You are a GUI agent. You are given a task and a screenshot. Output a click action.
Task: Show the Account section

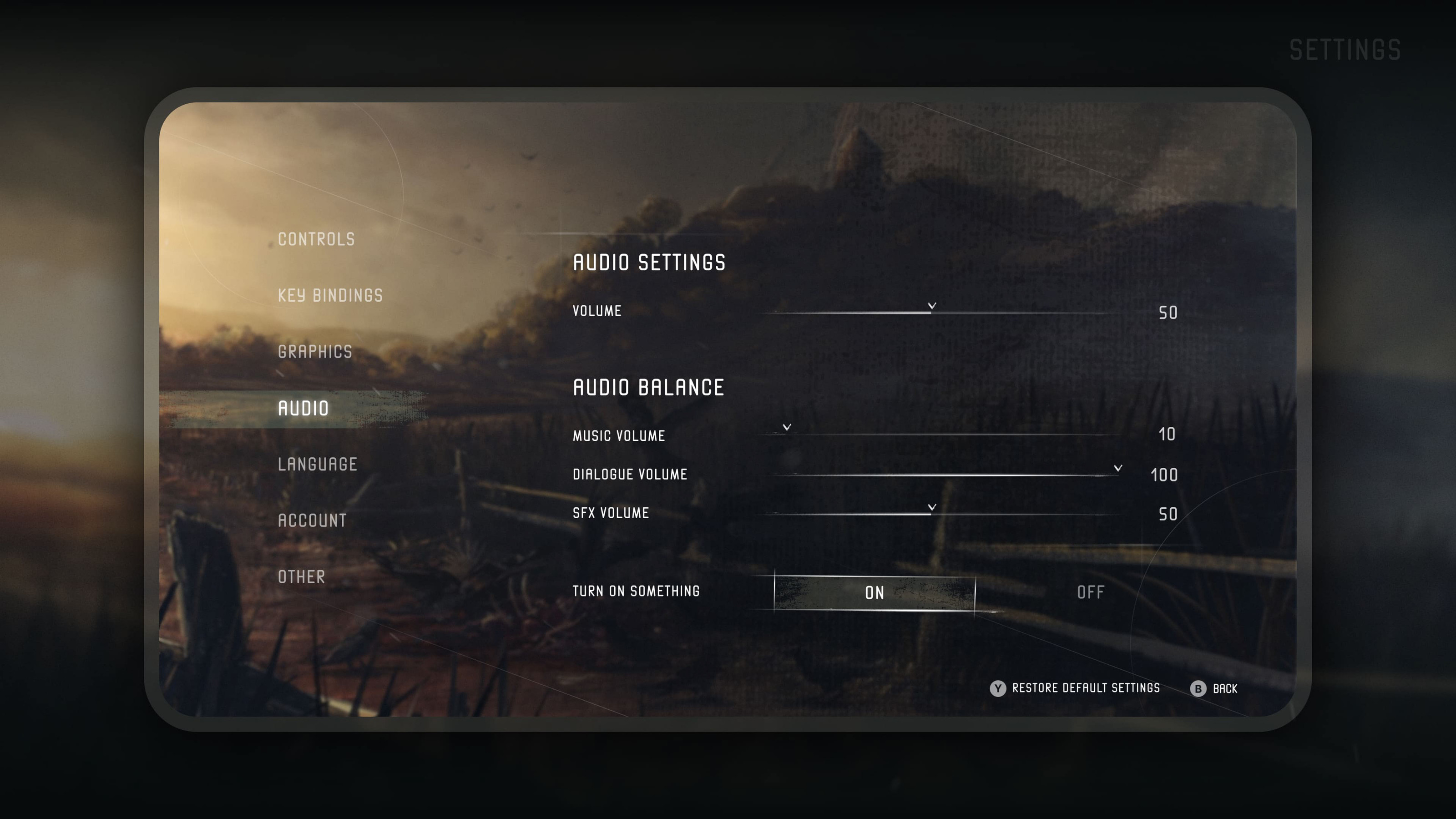point(312,521)
